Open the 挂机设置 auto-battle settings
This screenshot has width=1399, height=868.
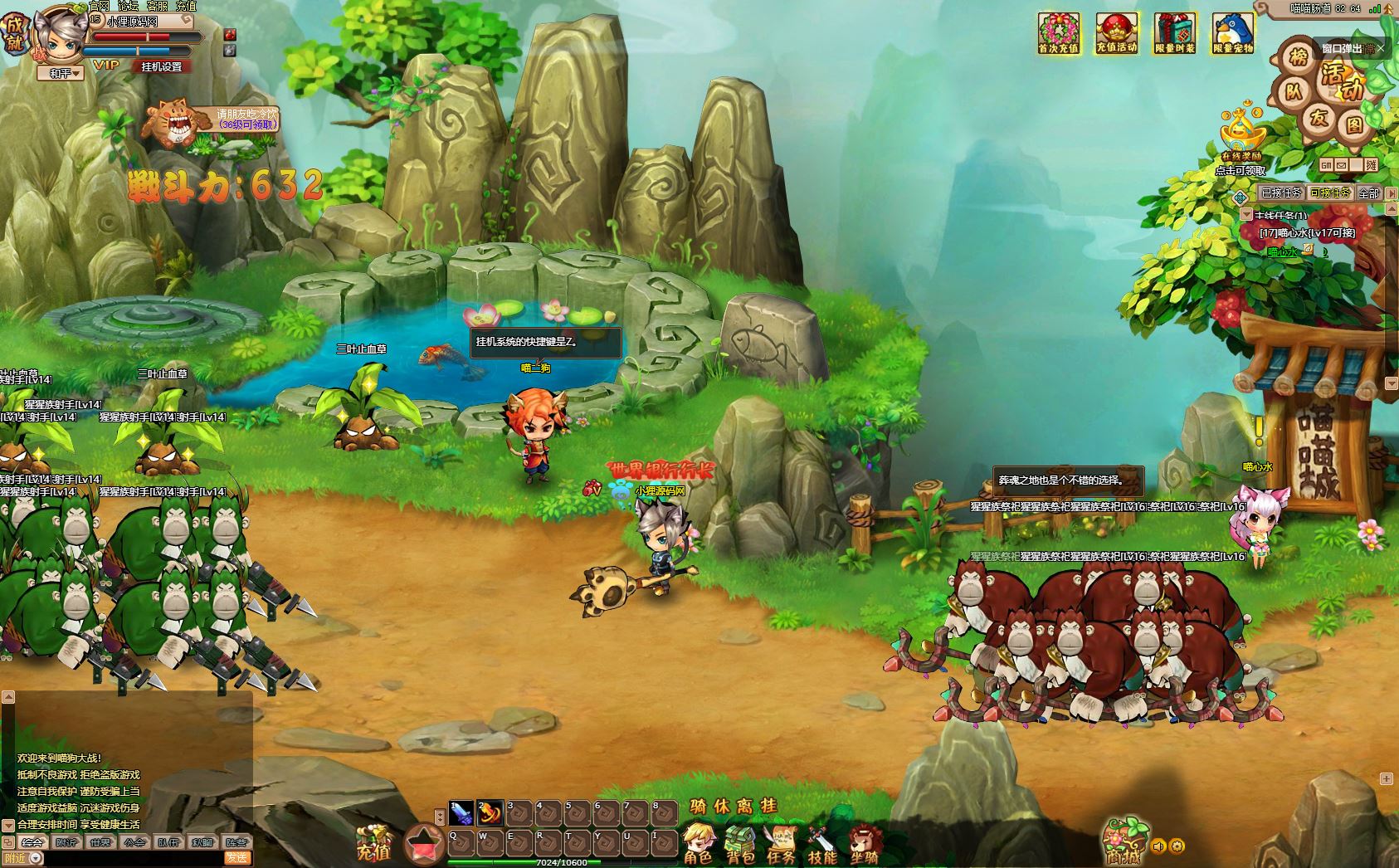pos(161,66)
